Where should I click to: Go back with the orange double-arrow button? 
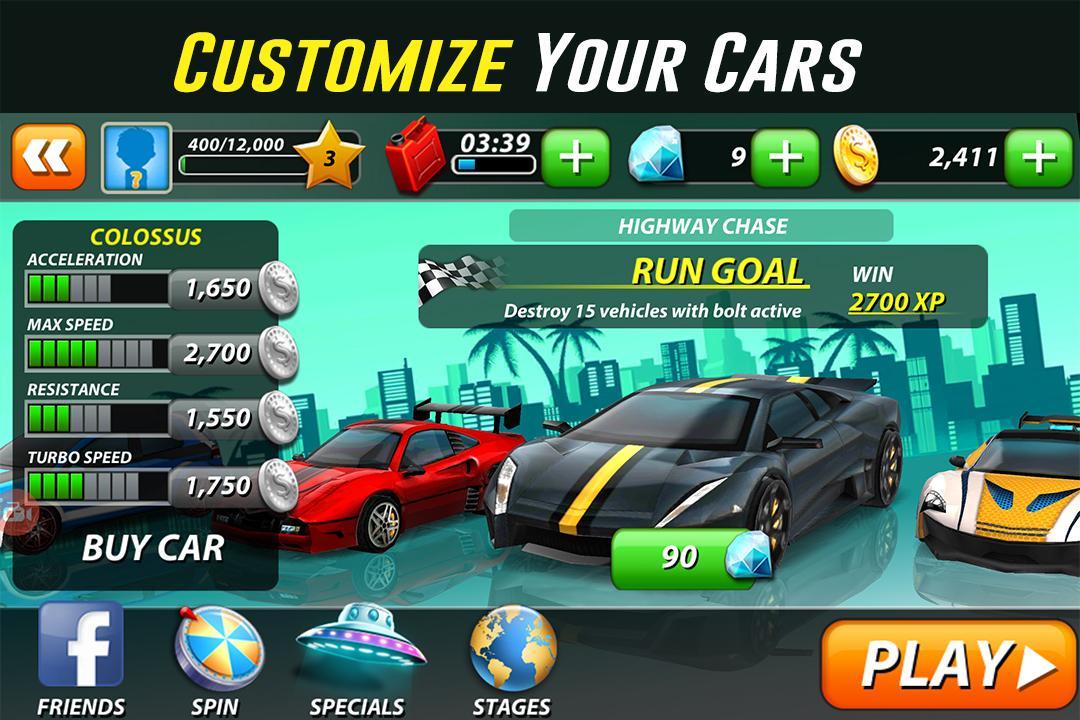pyautogui.click(x=49, y=158)
